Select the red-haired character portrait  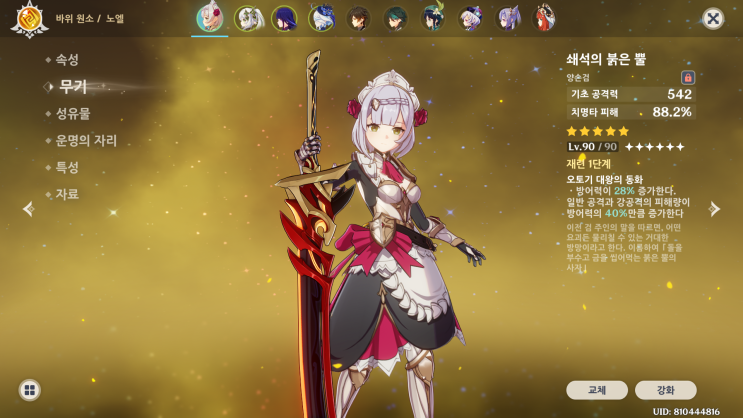click(x=545, y=18)
